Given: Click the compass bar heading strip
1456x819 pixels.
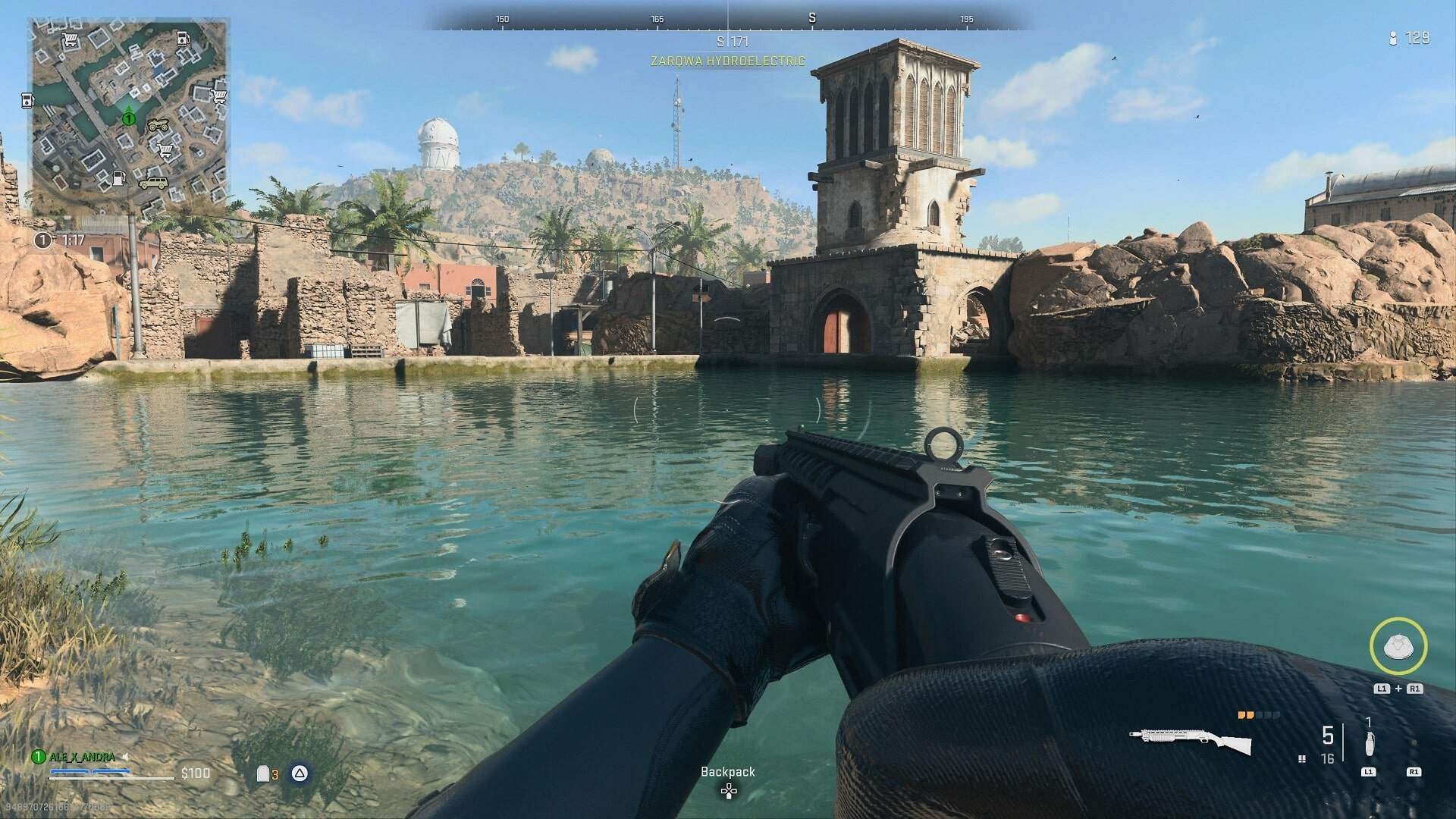Looking at the screenshot, I should click(728, 18).
